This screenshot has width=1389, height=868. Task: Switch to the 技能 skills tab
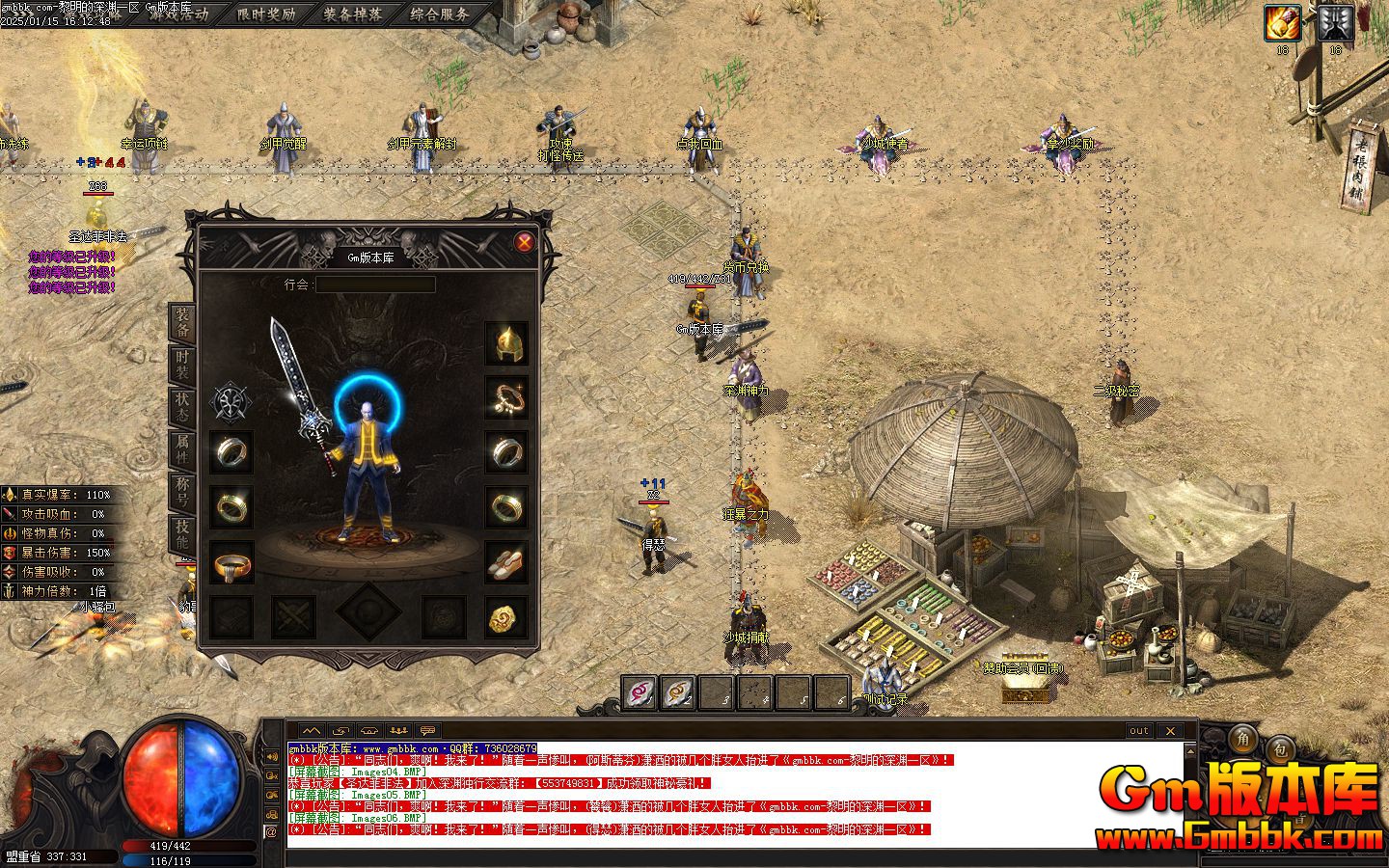pyautogui.click(x=181, y=533)
